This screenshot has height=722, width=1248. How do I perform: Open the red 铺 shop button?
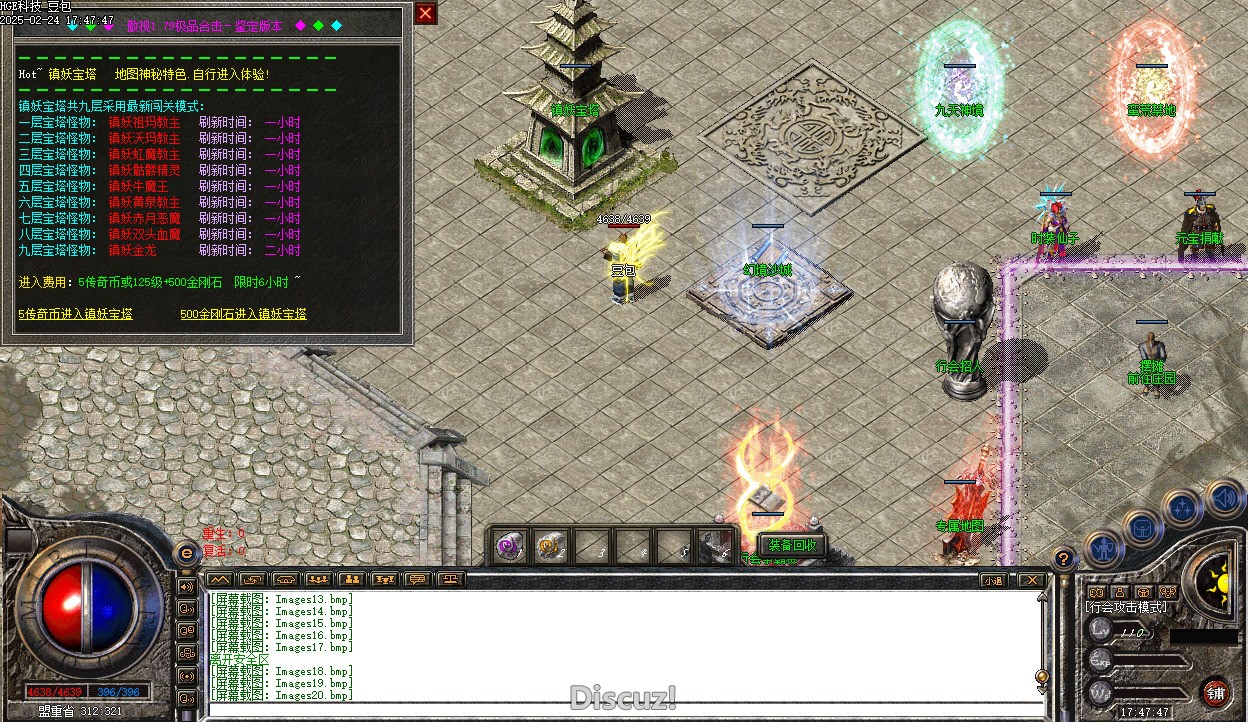coord(1215,692)
